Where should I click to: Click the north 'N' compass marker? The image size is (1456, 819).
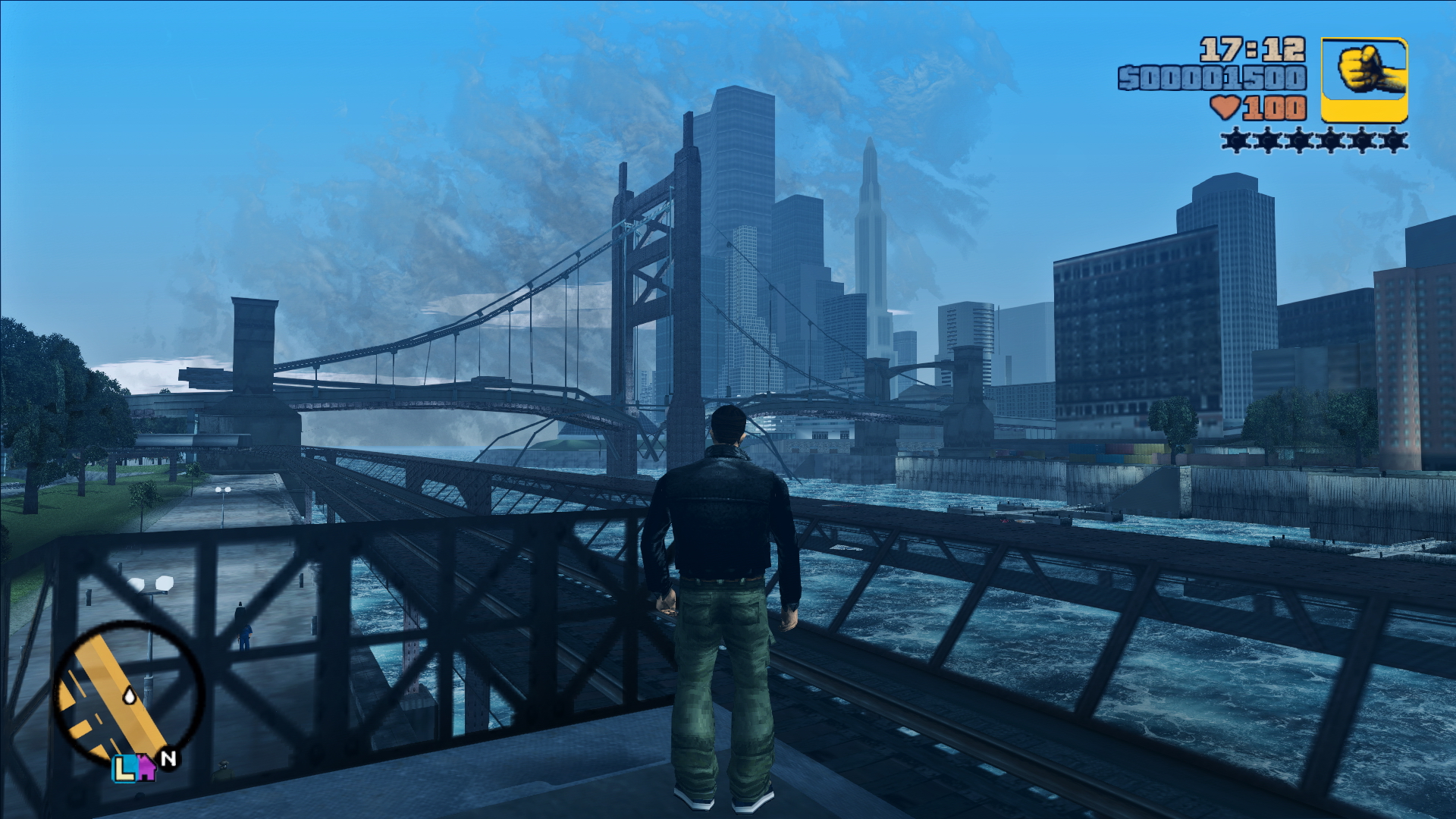coord(169,758)
